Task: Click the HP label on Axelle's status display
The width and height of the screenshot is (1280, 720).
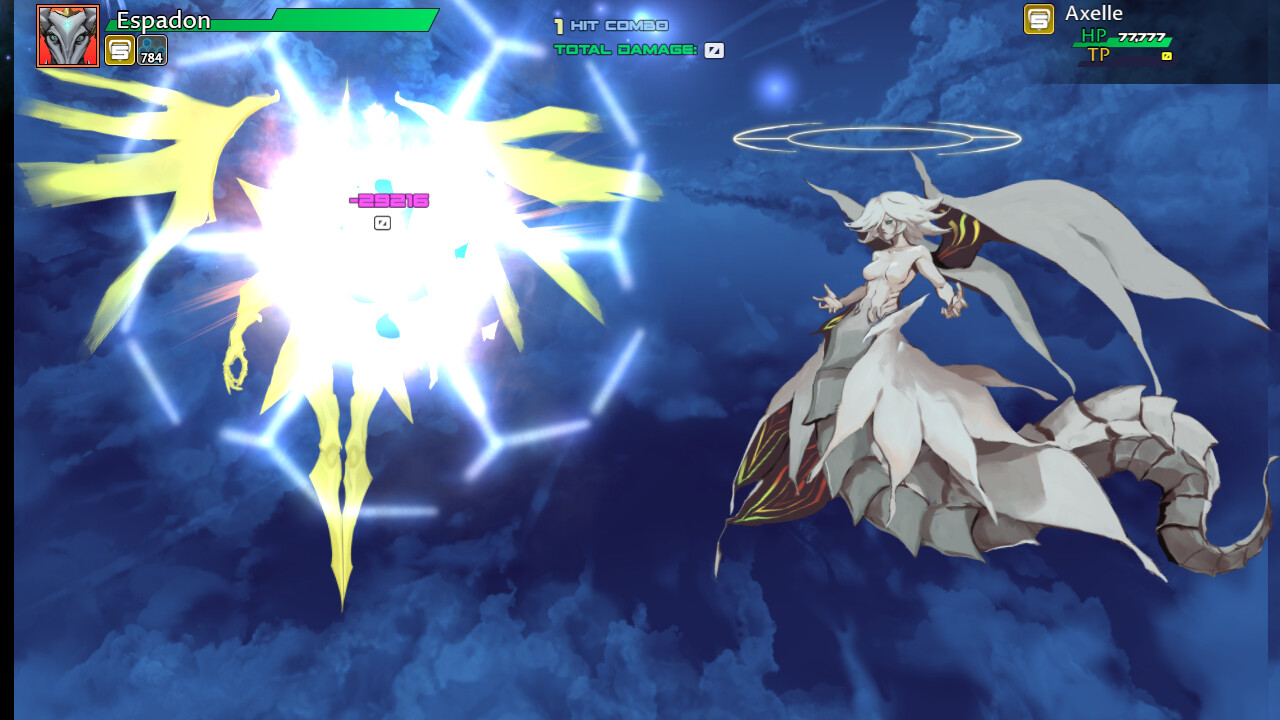Action: [x=1095, y=36]
